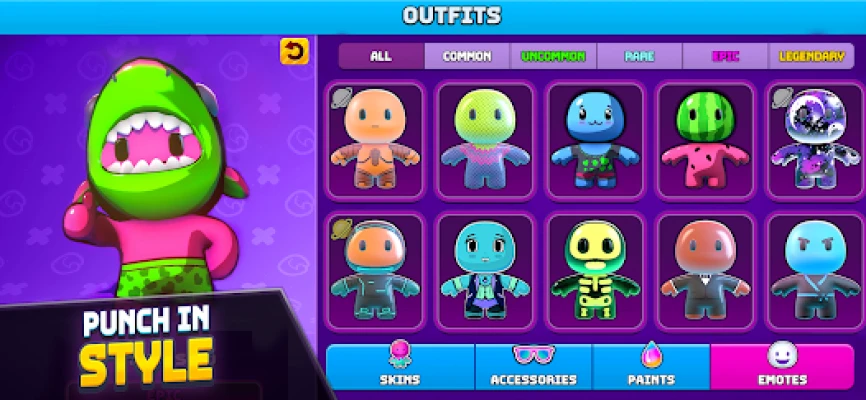866x400 pixels.
Task: Filter outfits by Common rarity
Action: [468, 56]
